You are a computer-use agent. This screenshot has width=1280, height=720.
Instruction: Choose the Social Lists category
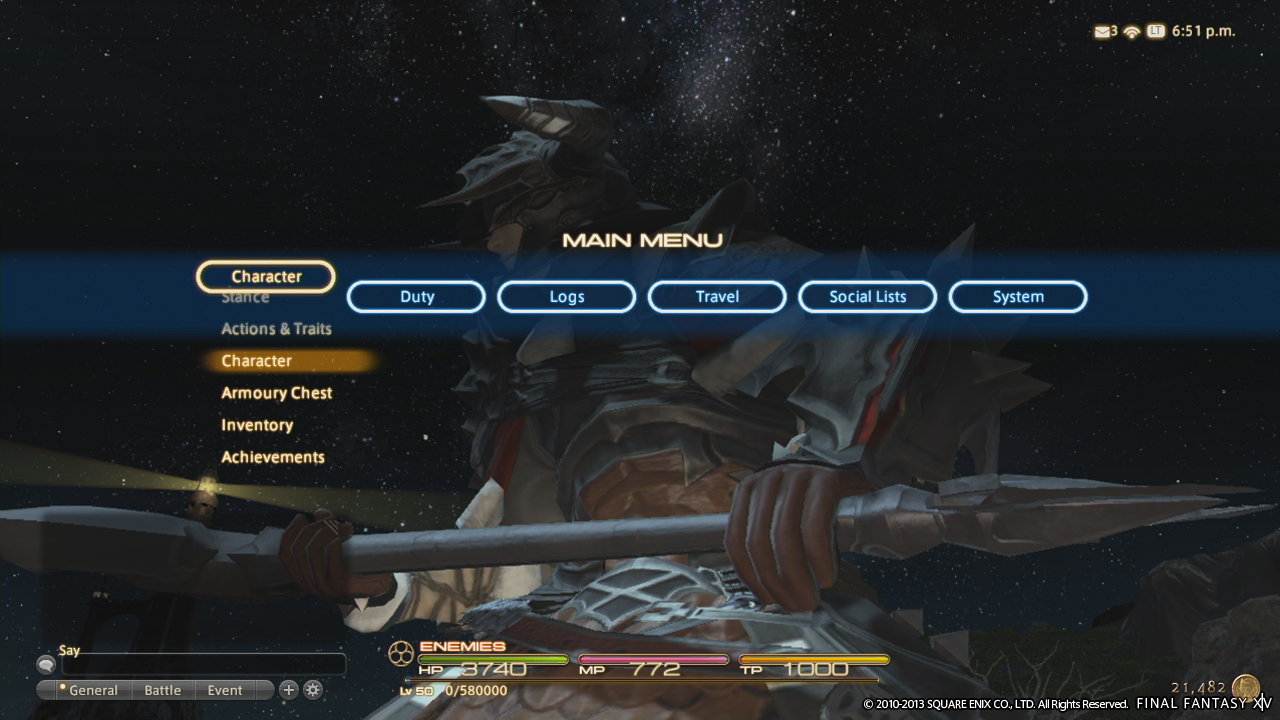[867, 297]
